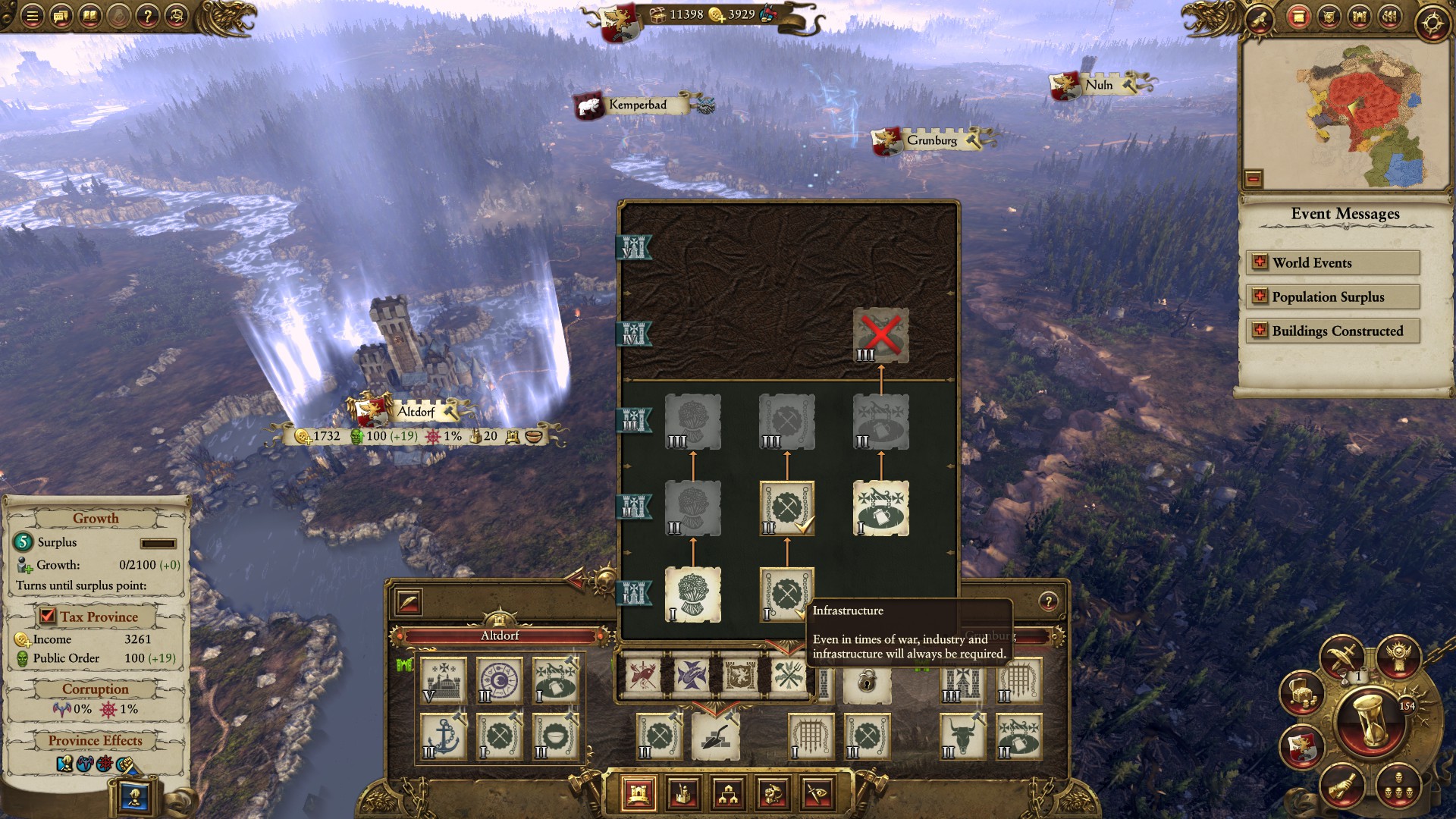This screenshot has width=1456, height=819.
Task: Select the Altdorf anchor port building slot
Action: (443, 736)
